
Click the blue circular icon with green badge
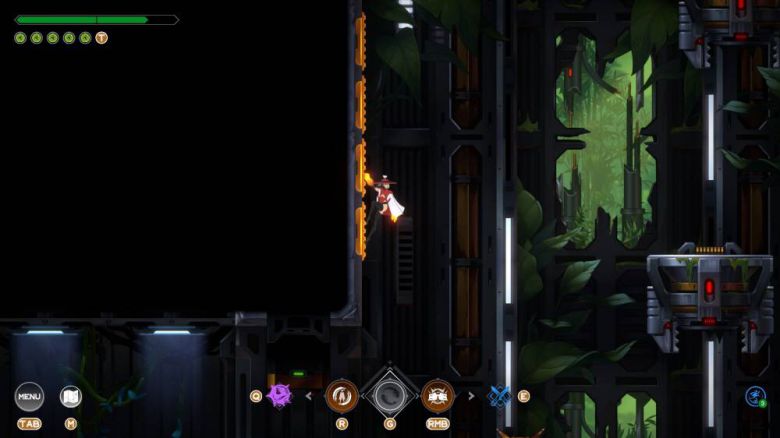click(x=755, y=396)
